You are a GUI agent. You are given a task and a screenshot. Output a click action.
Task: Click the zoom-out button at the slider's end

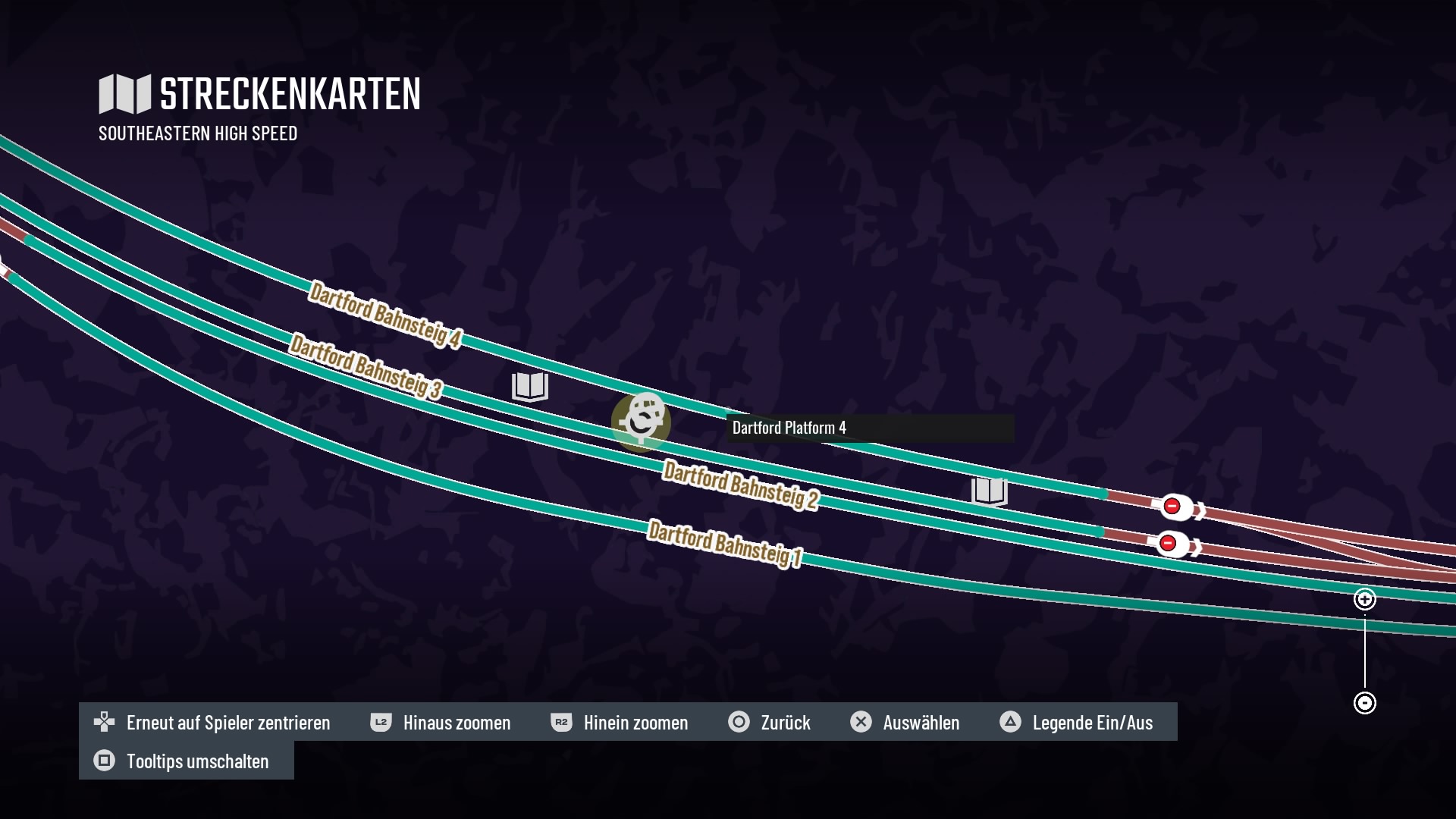tap(1364, 703)
